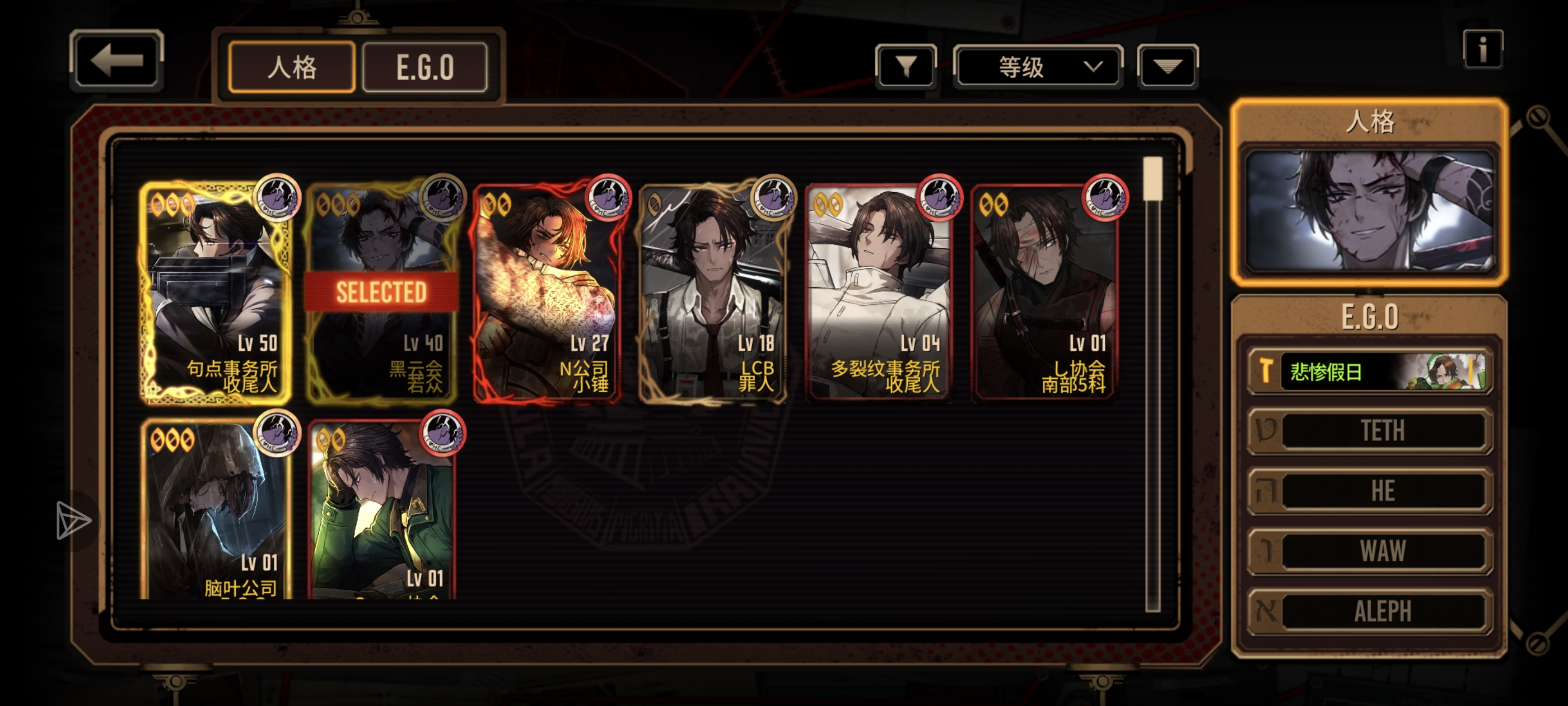Toggle the descending sort order arrow
The height and width of the screenshot is (706, 1568).
[1167, 66]
